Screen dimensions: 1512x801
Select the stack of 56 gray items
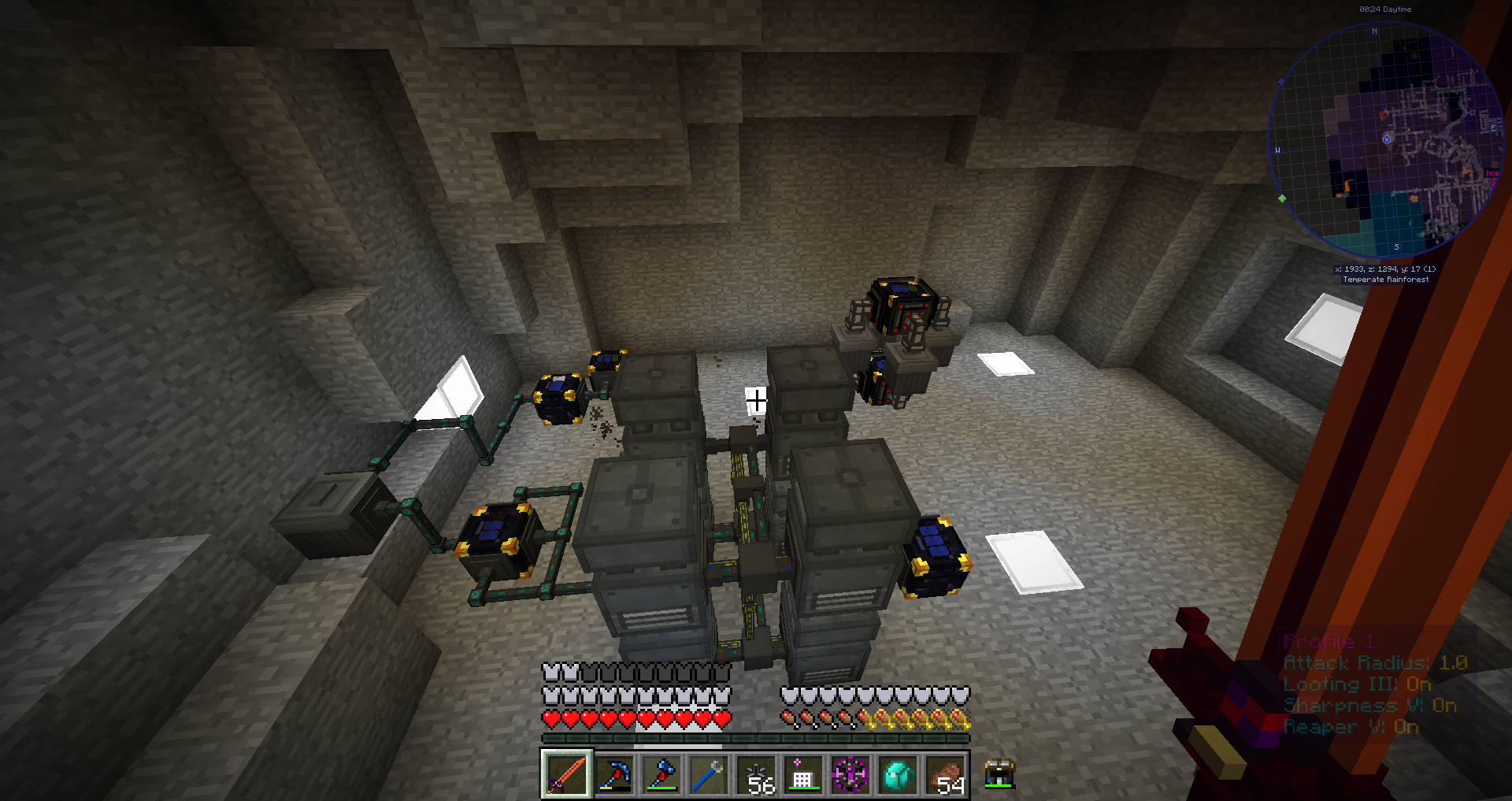coord(756,774)
